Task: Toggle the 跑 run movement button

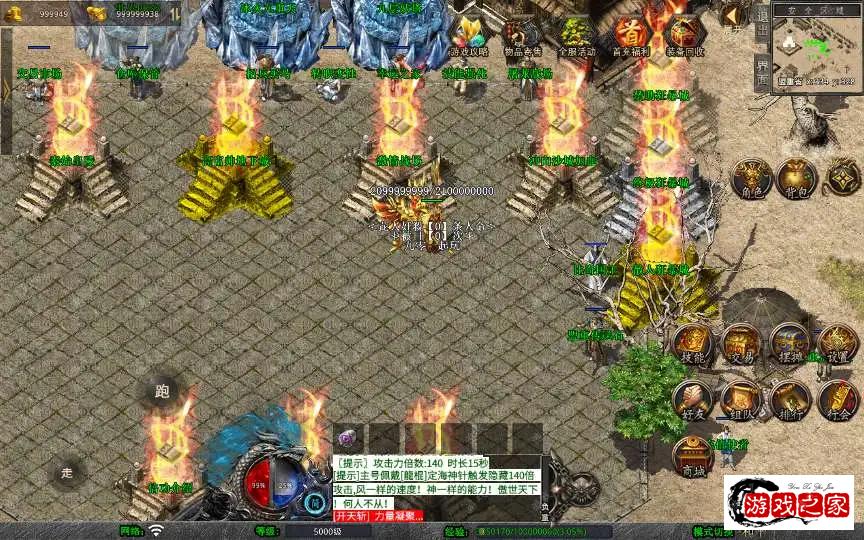Action: [x=162, y=391]
